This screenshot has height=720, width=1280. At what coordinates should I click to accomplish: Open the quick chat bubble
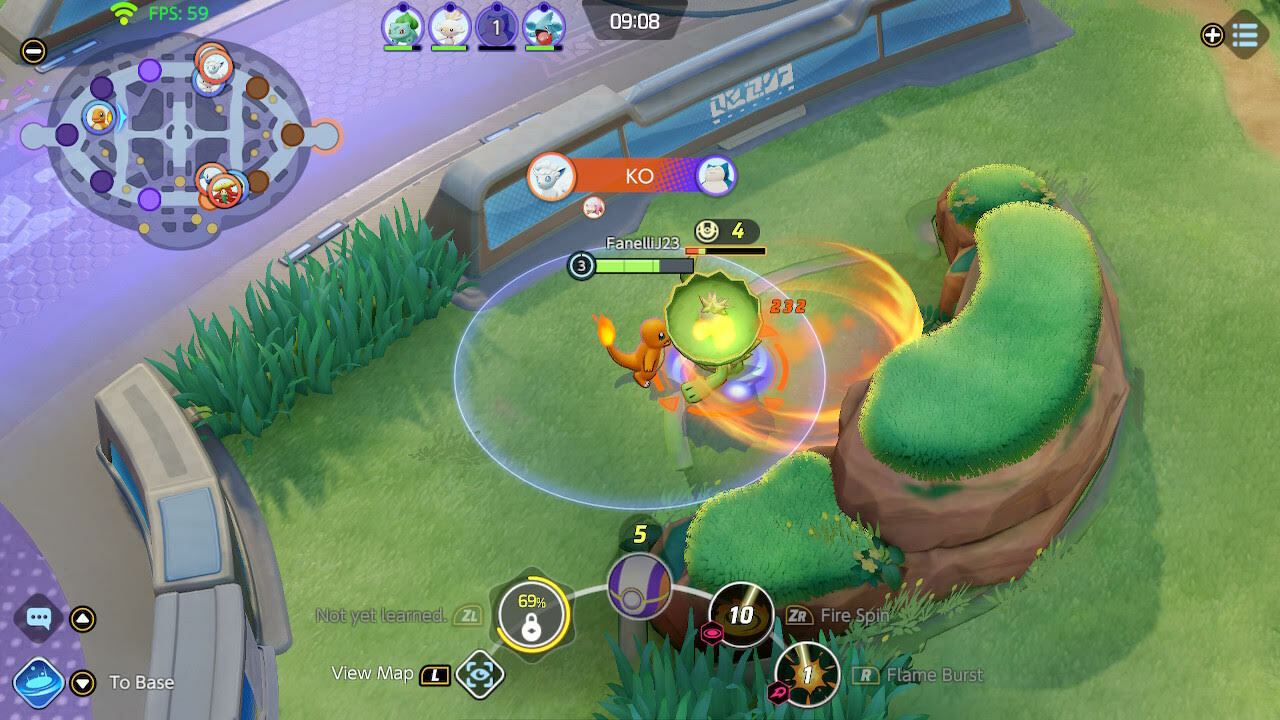tap(39, 619)
